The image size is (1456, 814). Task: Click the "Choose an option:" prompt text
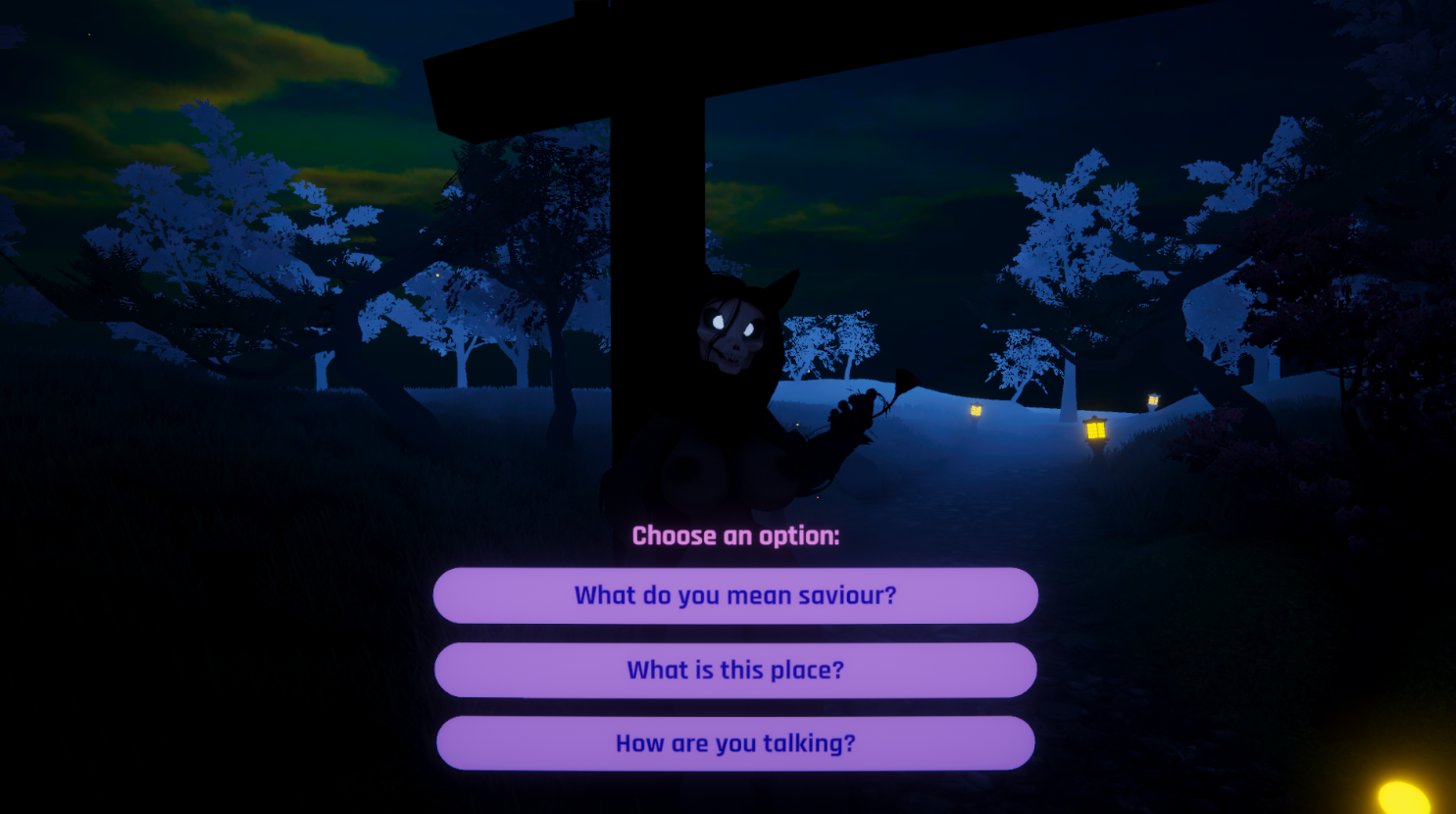coord(736,535)
